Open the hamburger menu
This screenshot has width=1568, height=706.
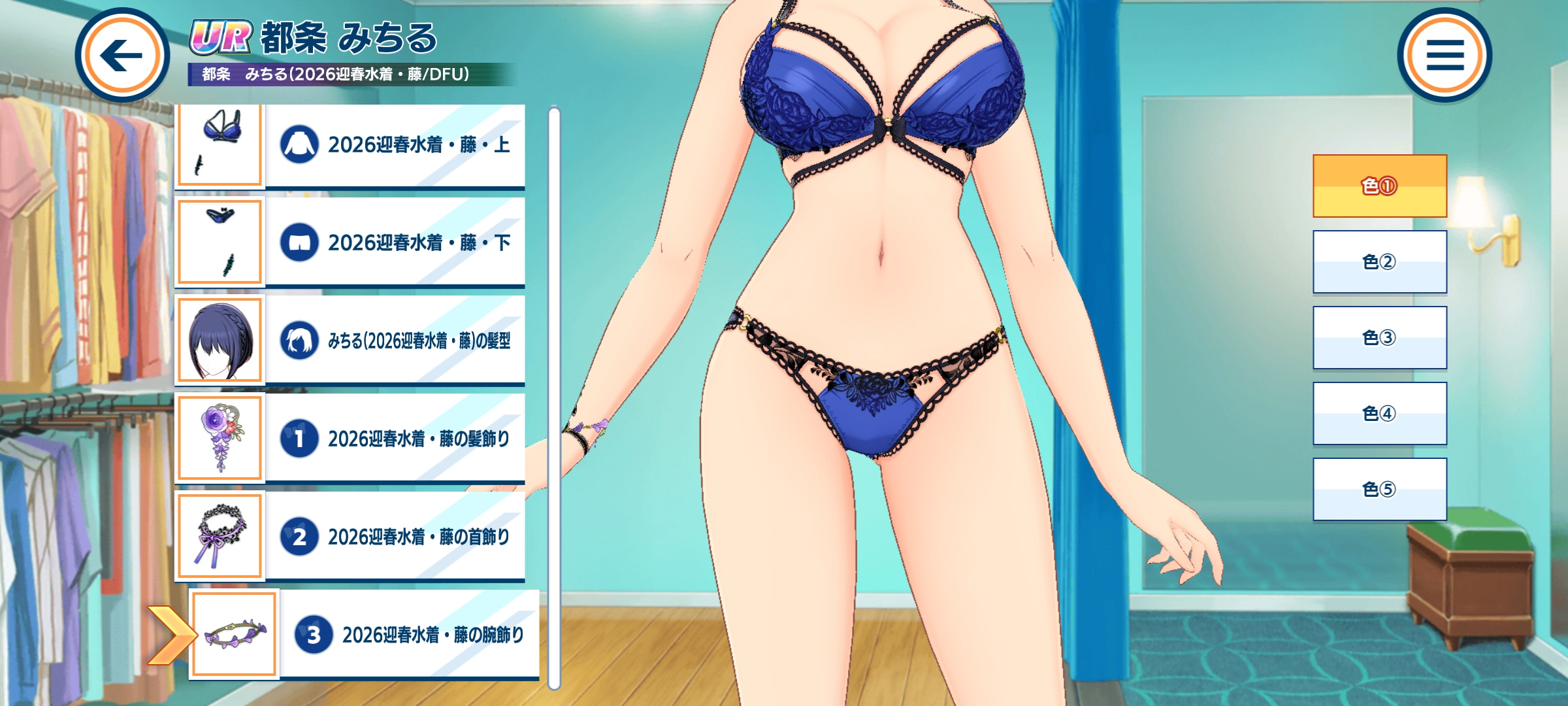point(1445,55)
